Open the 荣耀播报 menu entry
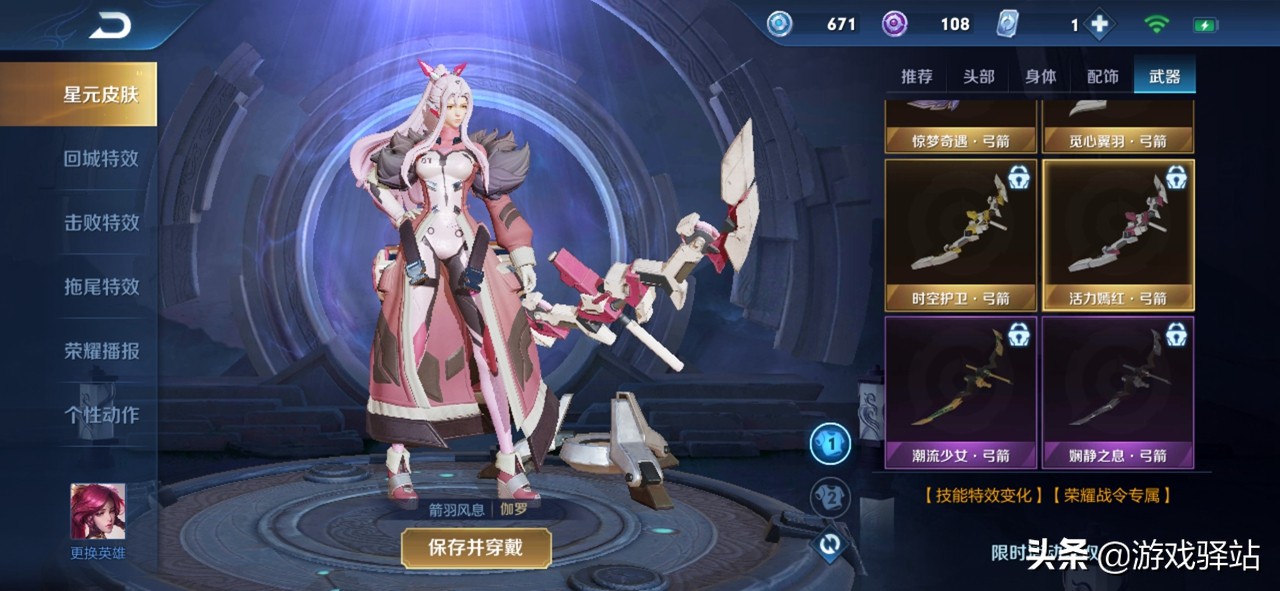Viewport: 1280px width, 591px height. pyautogui.click(x=100, y=351)
